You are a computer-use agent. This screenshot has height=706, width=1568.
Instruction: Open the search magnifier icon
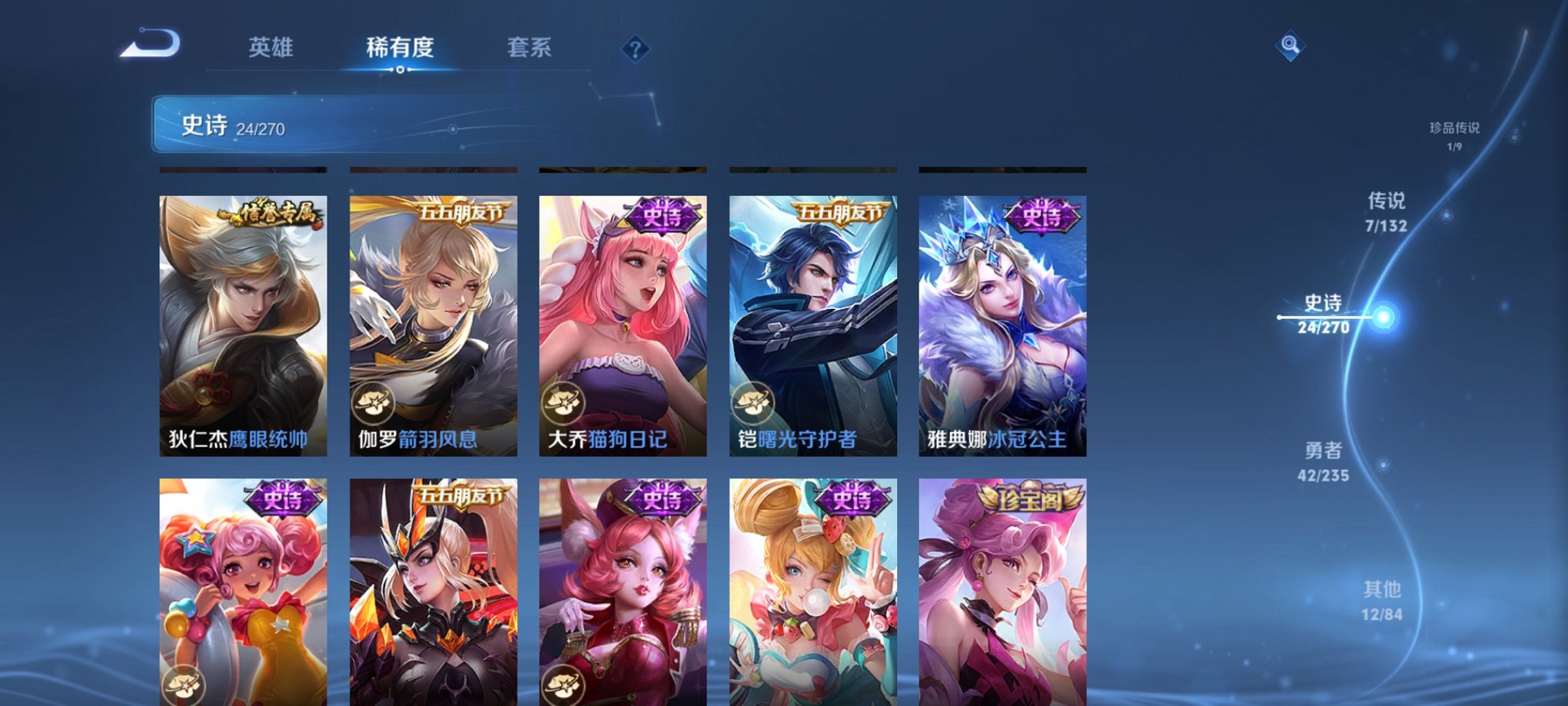pos(1291,46)
